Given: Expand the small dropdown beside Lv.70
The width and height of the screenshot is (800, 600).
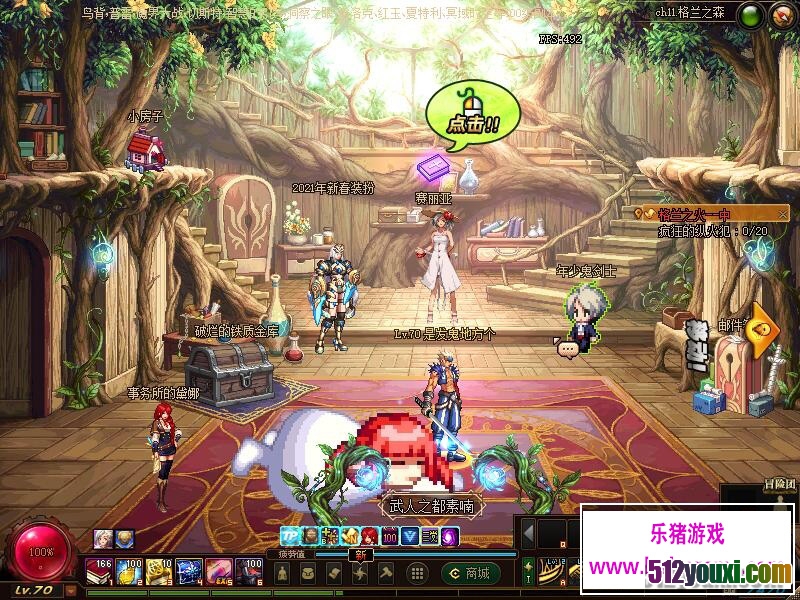Looking at the screenshot, I should point(69,589).
